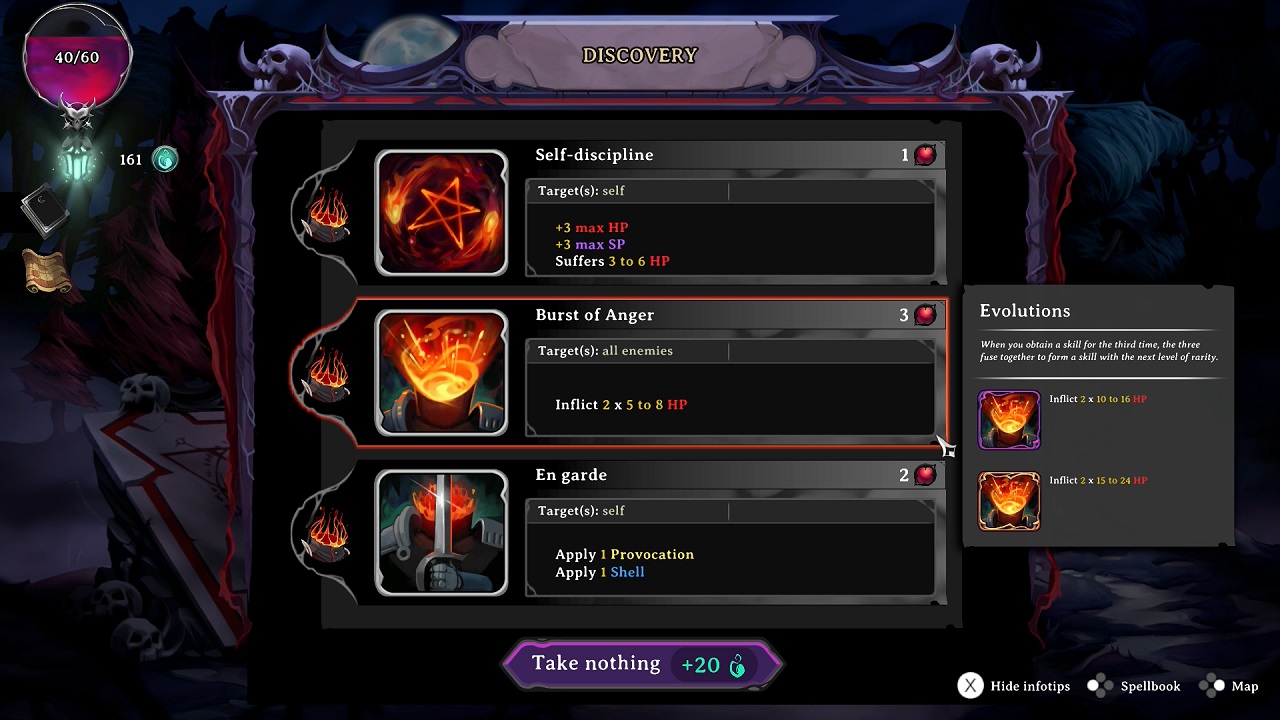
Task: Select the En garde flaming sword icon
Action: coord(442,533)
